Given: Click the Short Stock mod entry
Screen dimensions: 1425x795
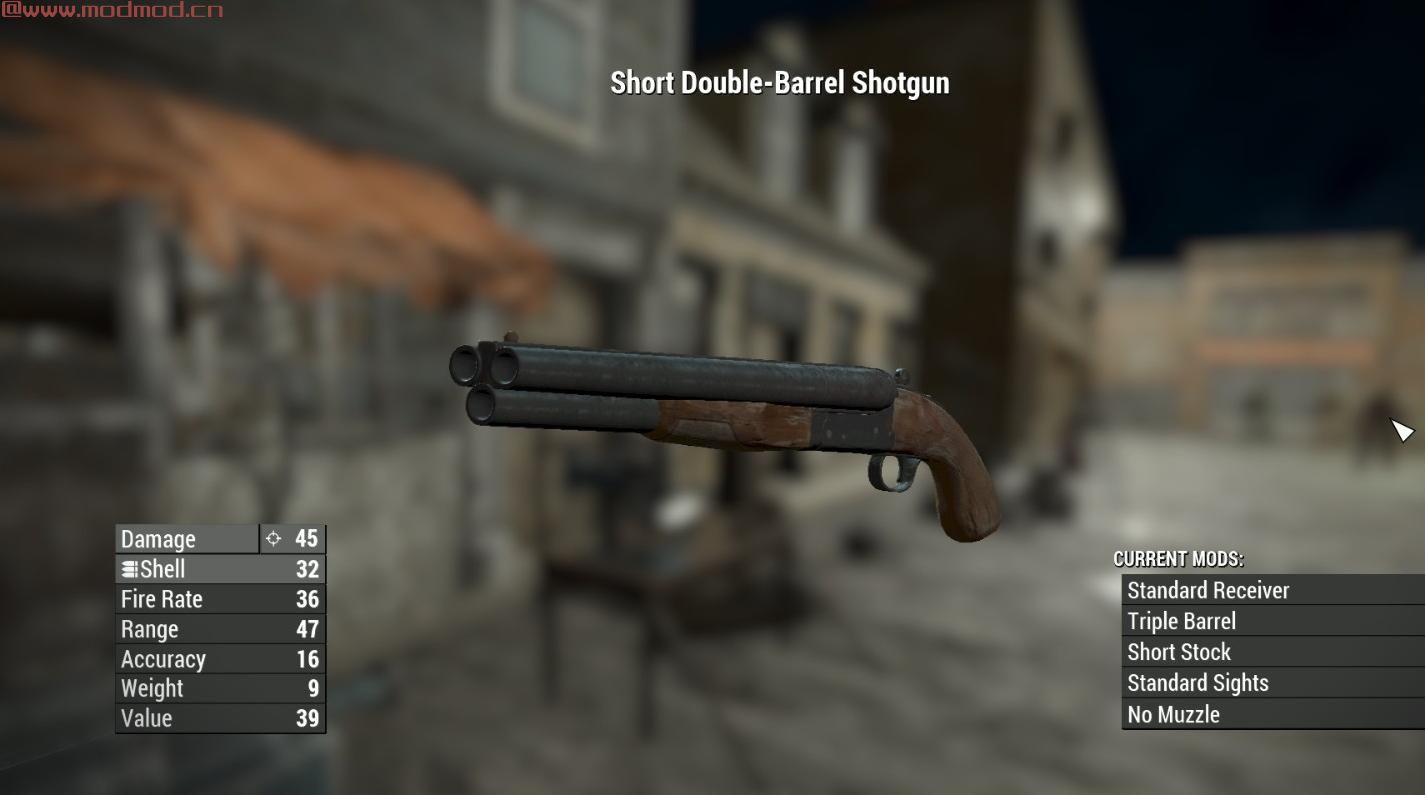Looking at the screenshot, I should 1179,652.
